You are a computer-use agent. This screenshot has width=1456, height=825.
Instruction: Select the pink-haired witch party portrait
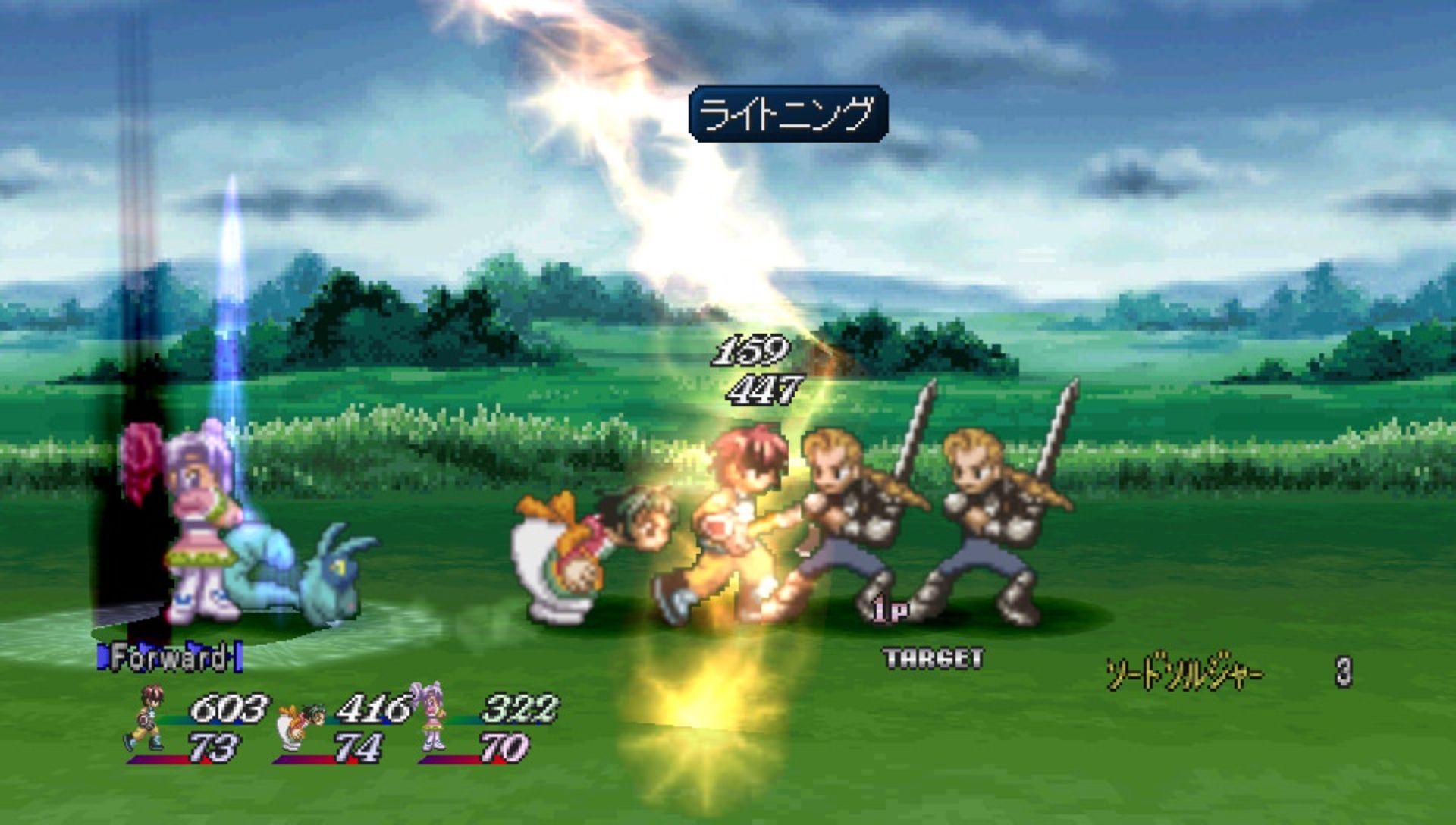(x=430, y=717)
